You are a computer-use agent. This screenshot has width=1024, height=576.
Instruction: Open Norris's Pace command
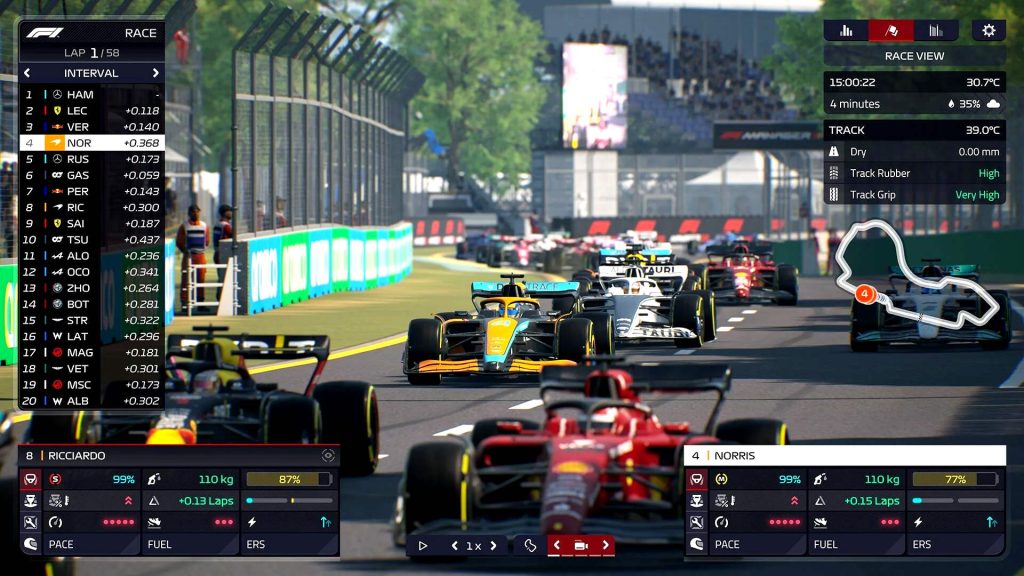coord(745,545)
